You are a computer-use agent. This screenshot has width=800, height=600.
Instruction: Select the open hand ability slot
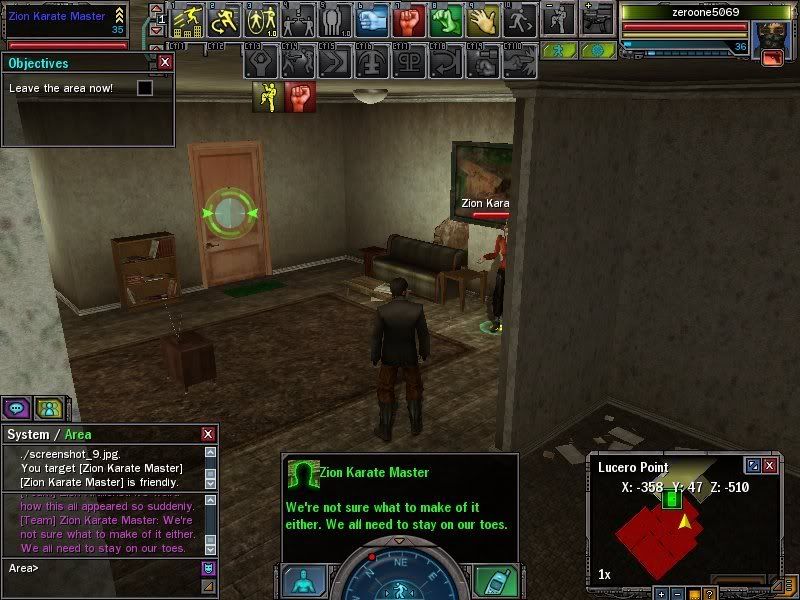coord(483,19)
